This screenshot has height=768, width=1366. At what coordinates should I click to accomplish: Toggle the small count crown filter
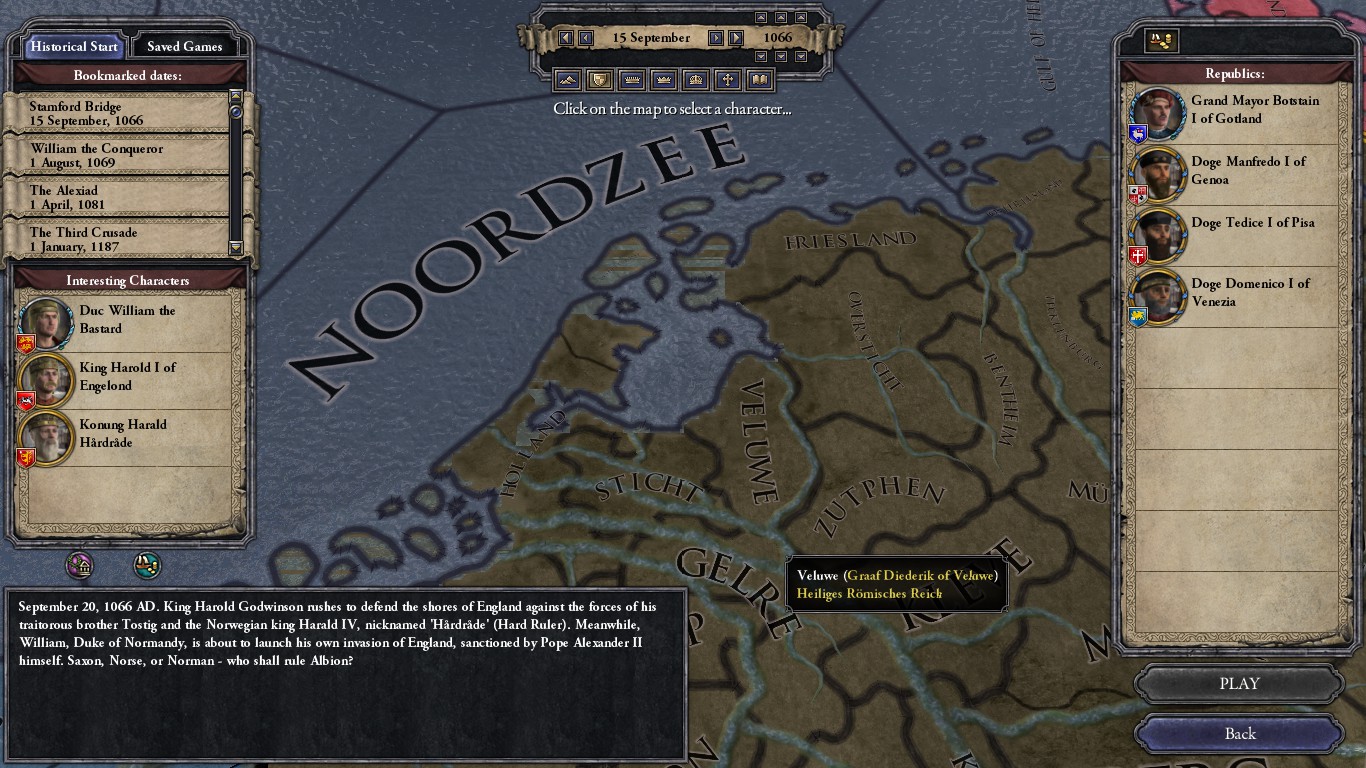632,80
